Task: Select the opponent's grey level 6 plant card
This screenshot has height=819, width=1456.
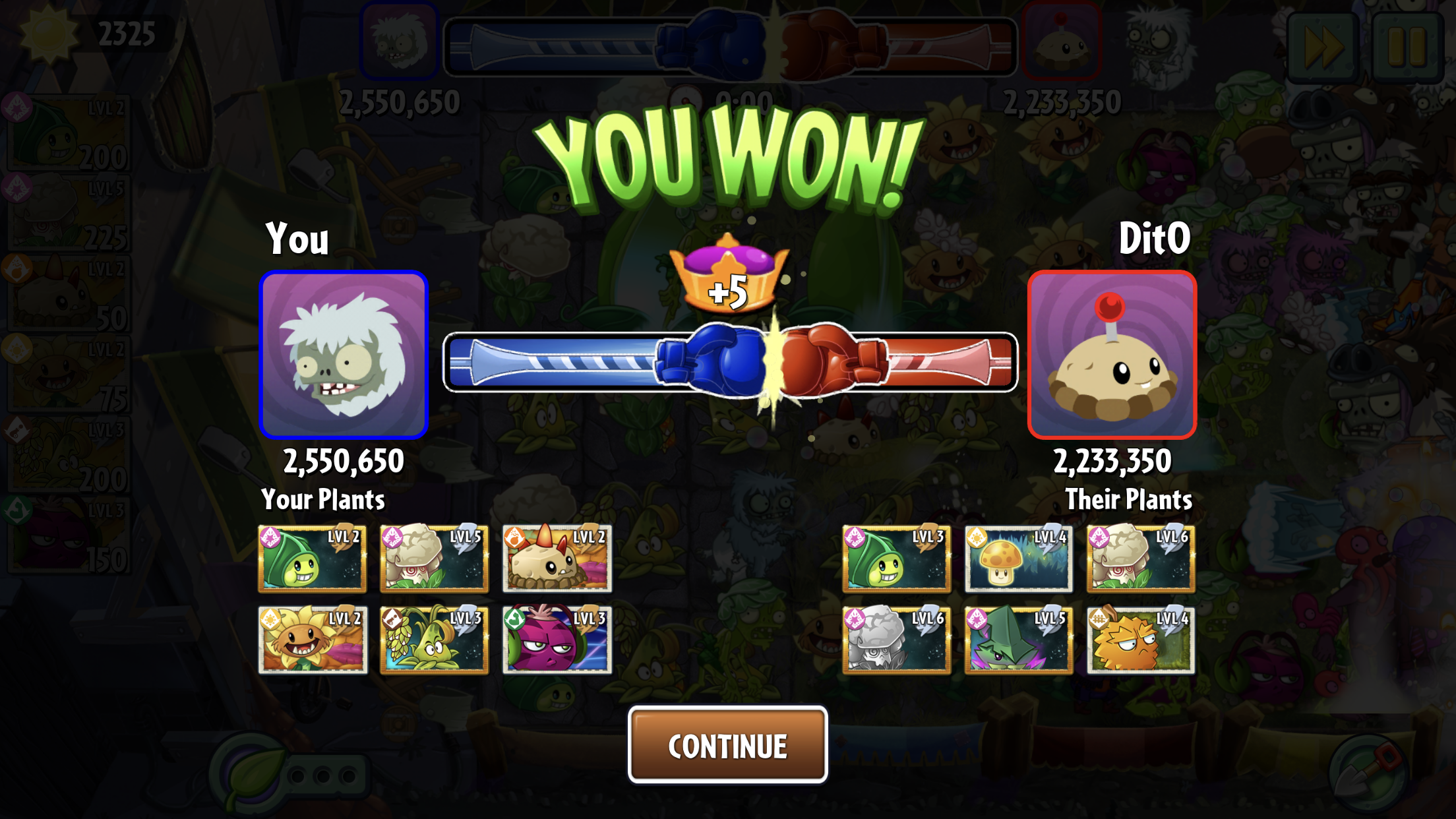Action: point(896,640)
